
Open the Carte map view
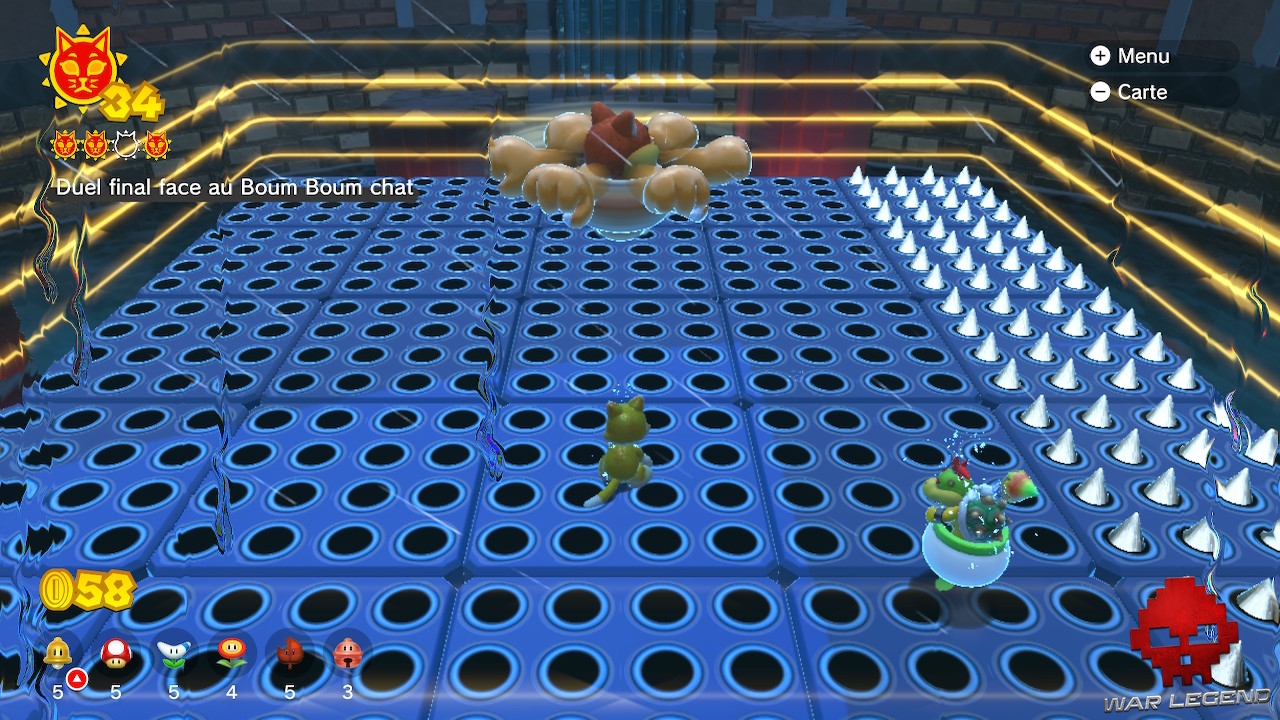click(x=1143, y=92)
